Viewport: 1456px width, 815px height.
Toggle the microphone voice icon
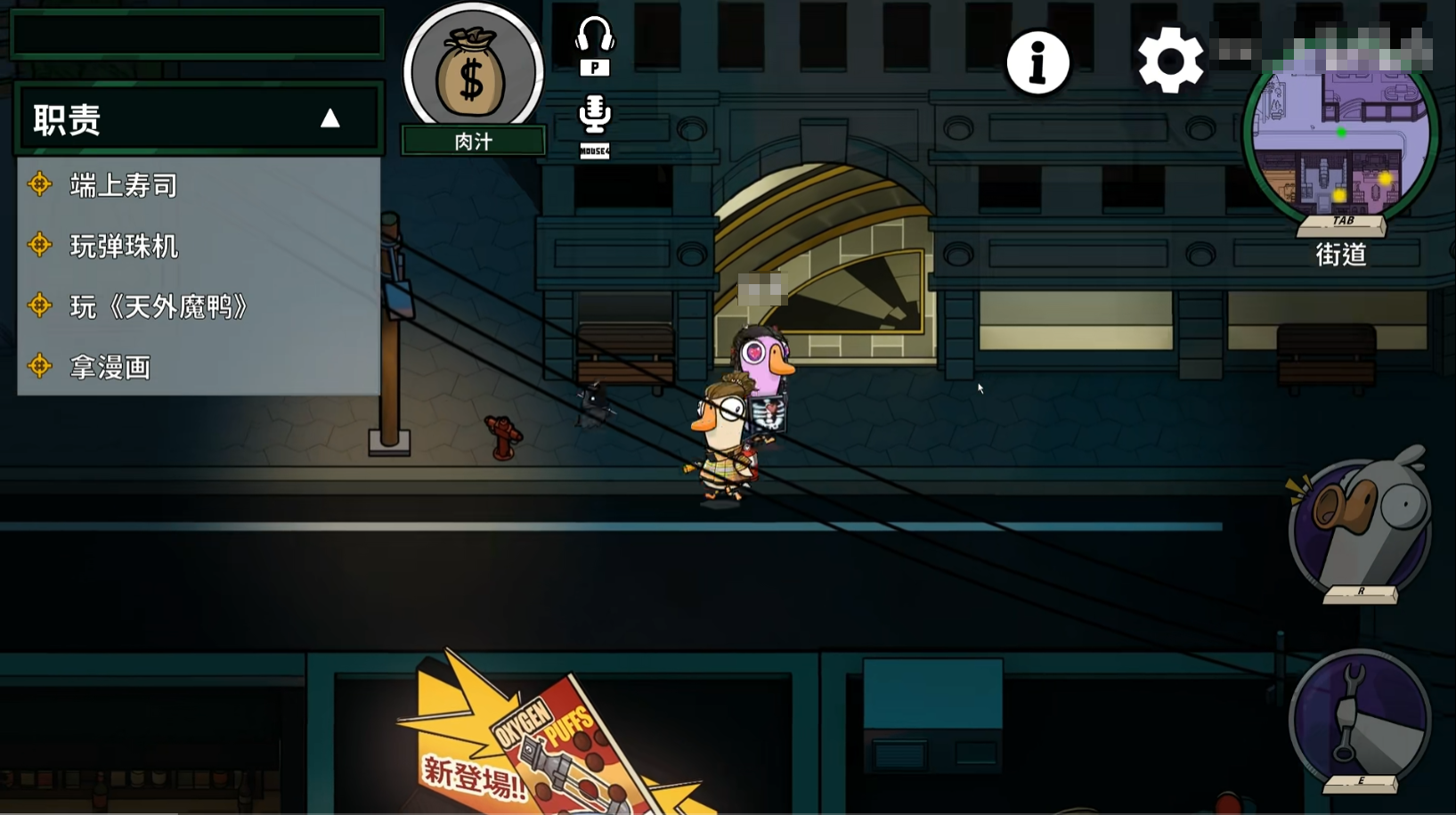pyautogui.click(x=594, y=115)
